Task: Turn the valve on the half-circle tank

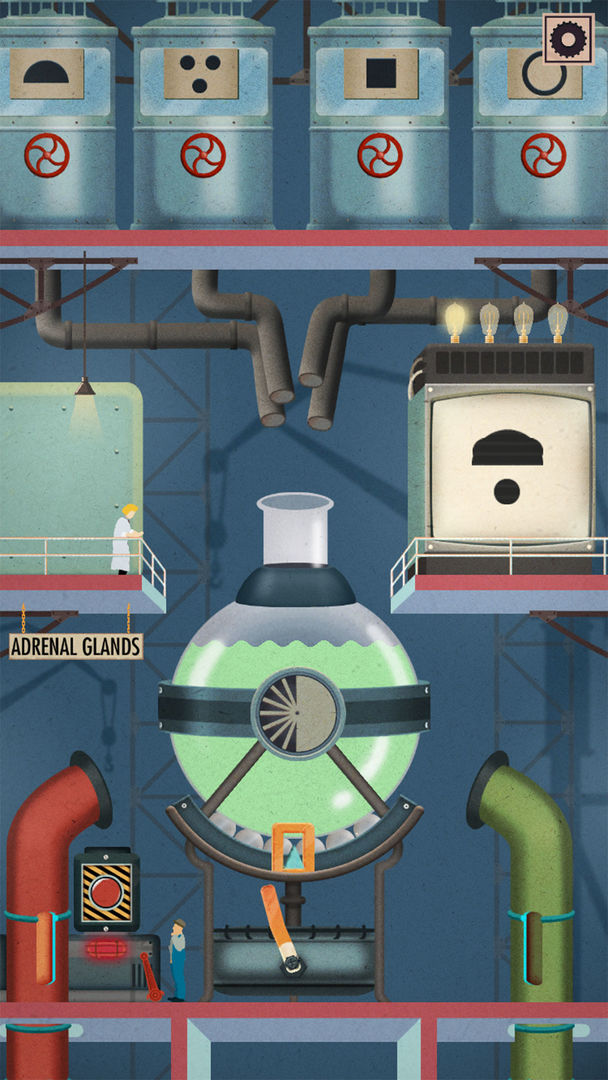Action: 46,155
